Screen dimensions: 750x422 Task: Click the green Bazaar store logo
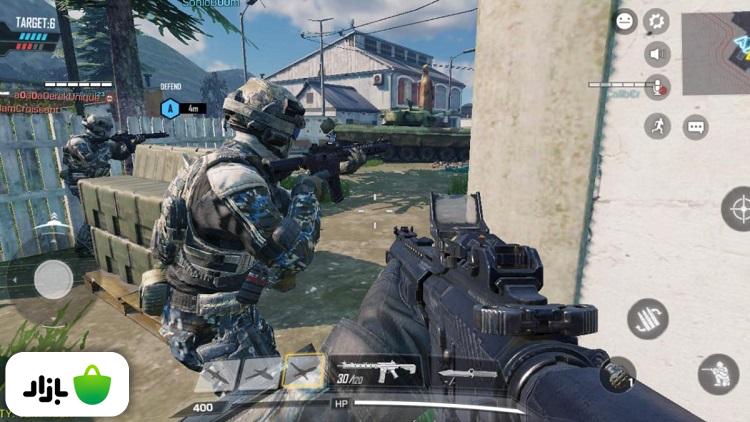67,385
